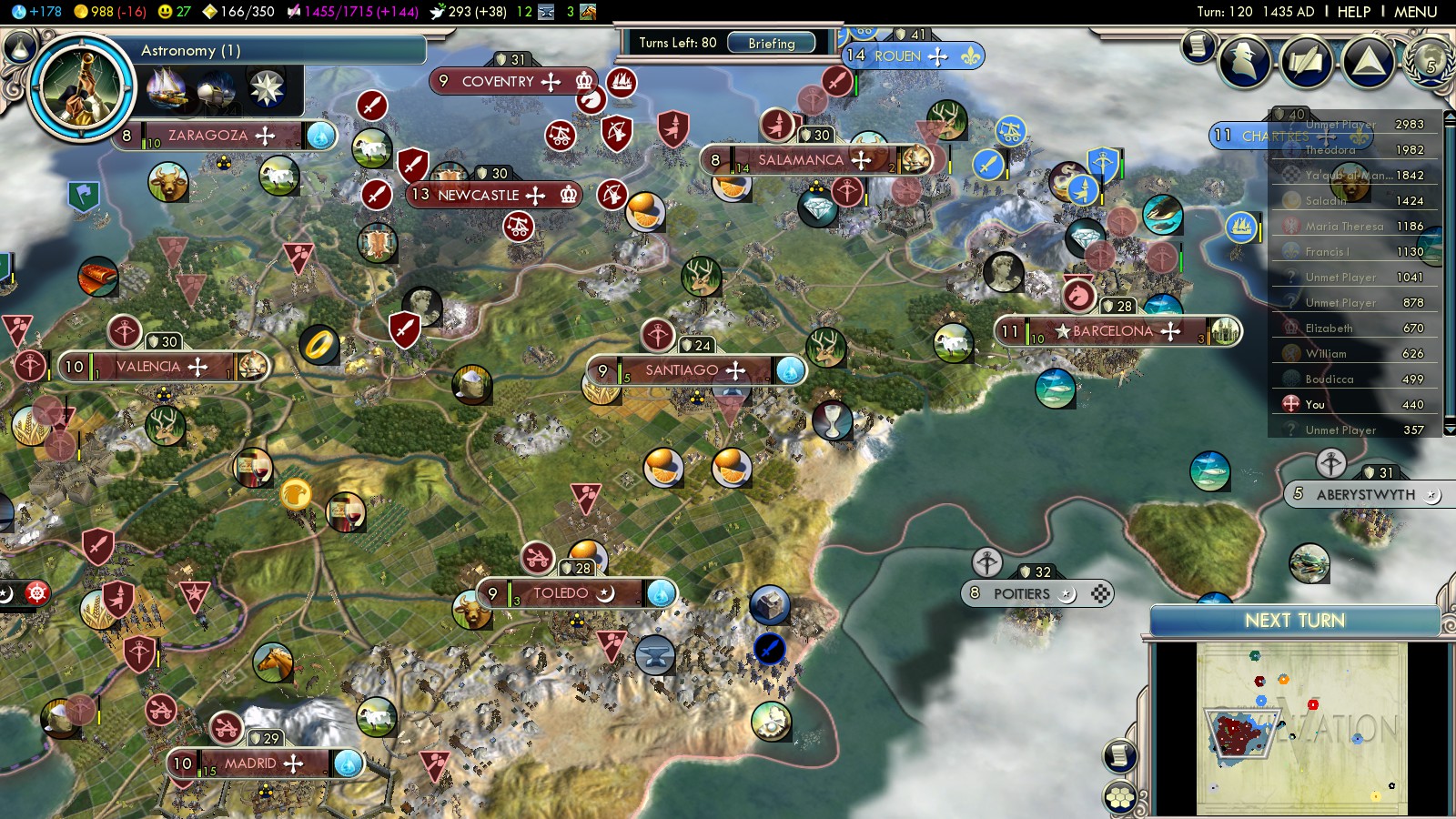
Task: Open the Santiago city banner
Action: pyautogui.click(x=682, y=370)
